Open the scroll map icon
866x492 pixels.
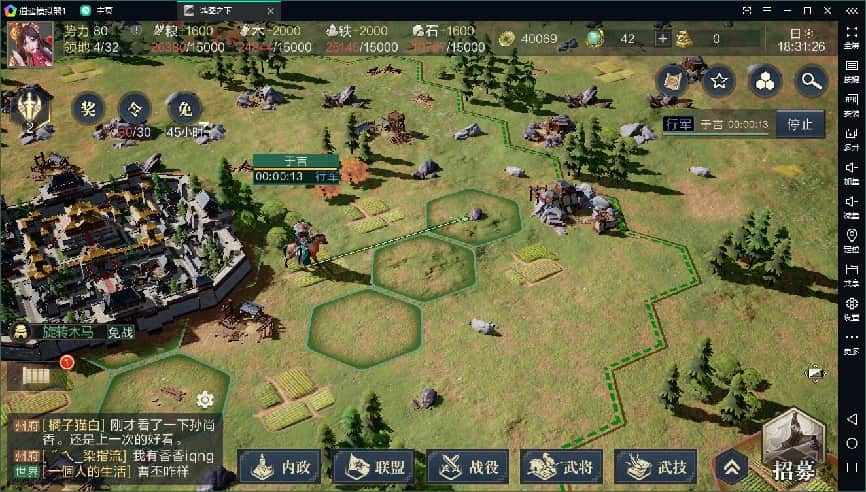click(x=672, y=81)
